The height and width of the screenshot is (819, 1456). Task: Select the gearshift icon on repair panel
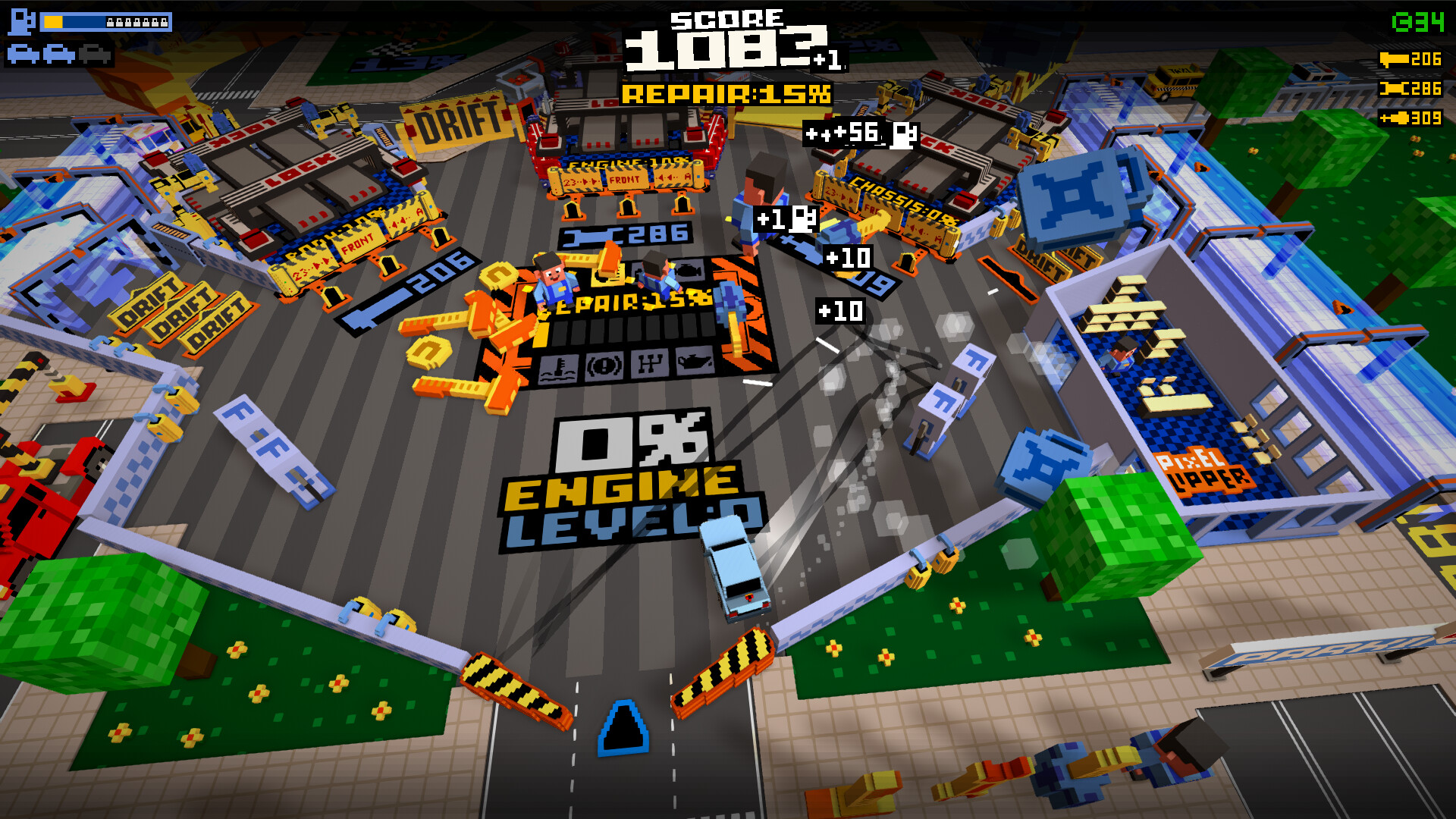point(650,362)
